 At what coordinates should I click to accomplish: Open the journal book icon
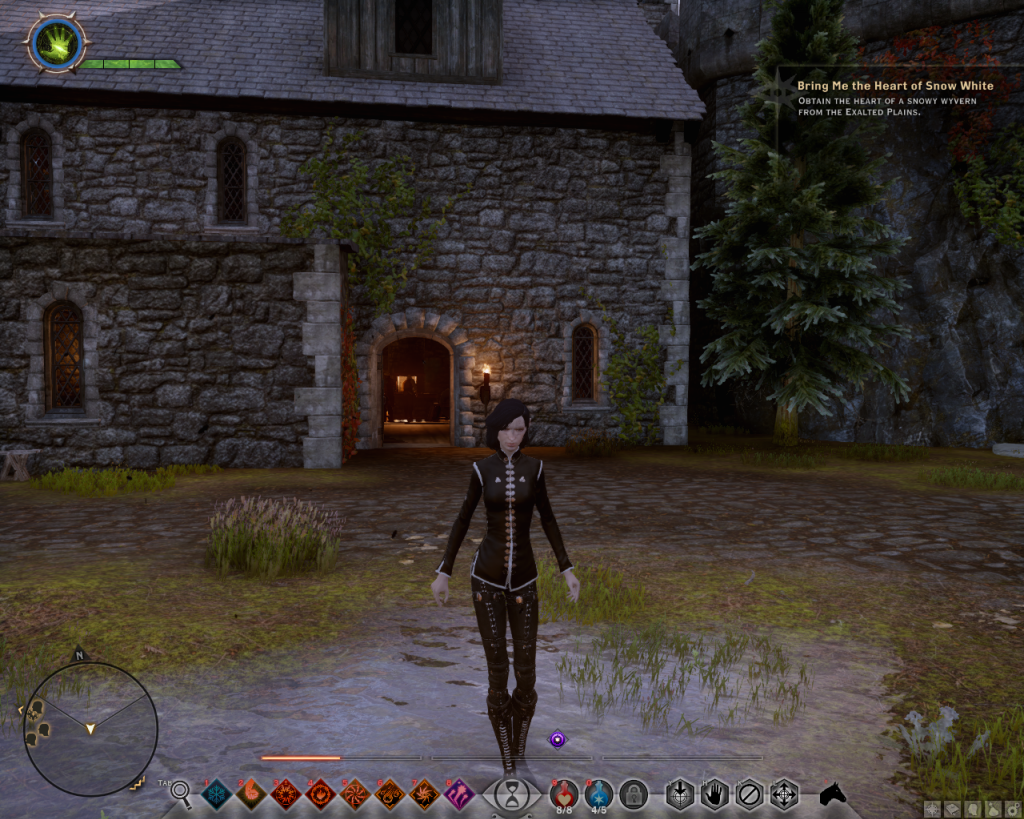point(951,807)
